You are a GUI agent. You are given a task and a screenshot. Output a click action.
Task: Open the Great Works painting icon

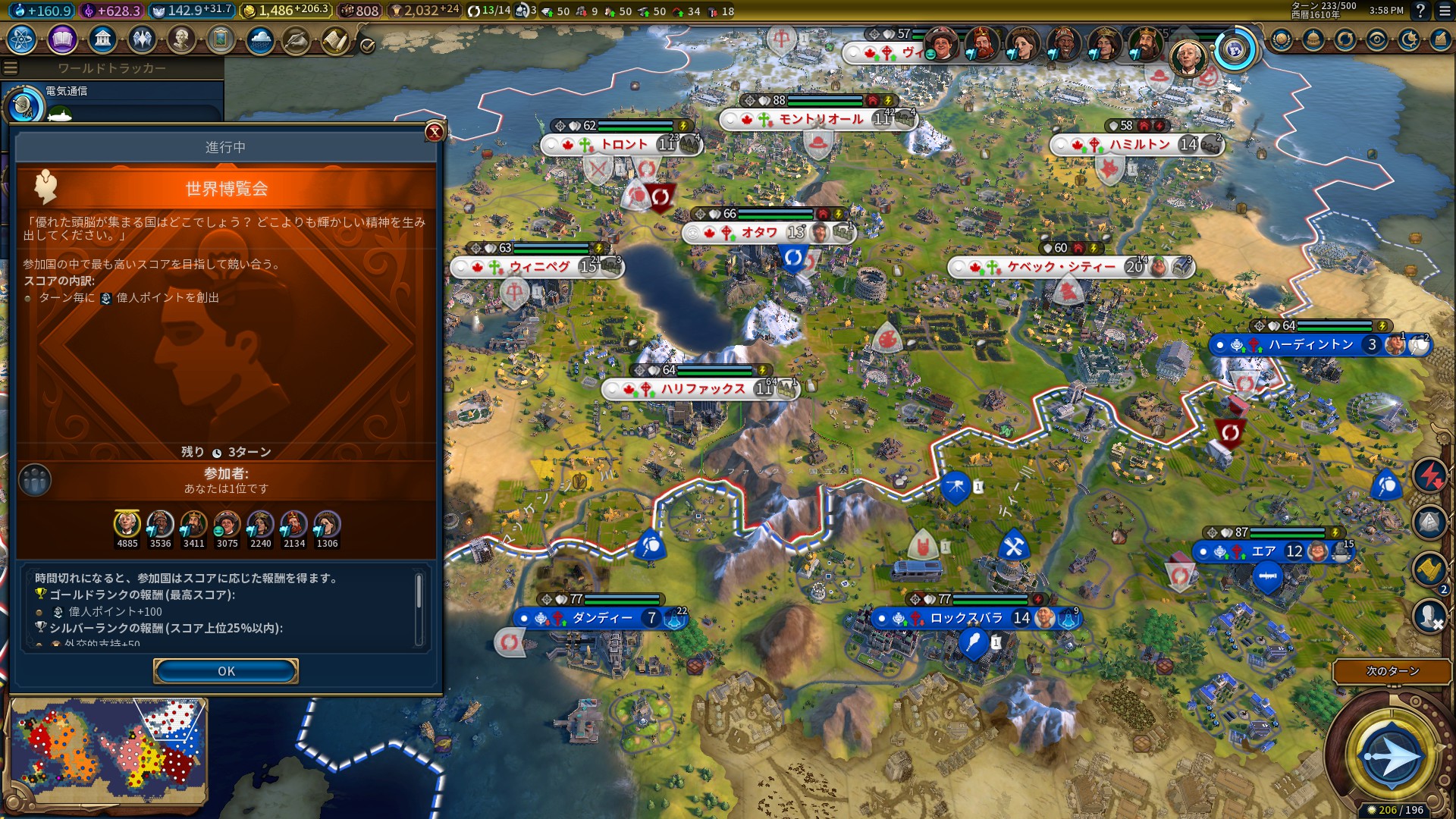(x=221, y=39)
